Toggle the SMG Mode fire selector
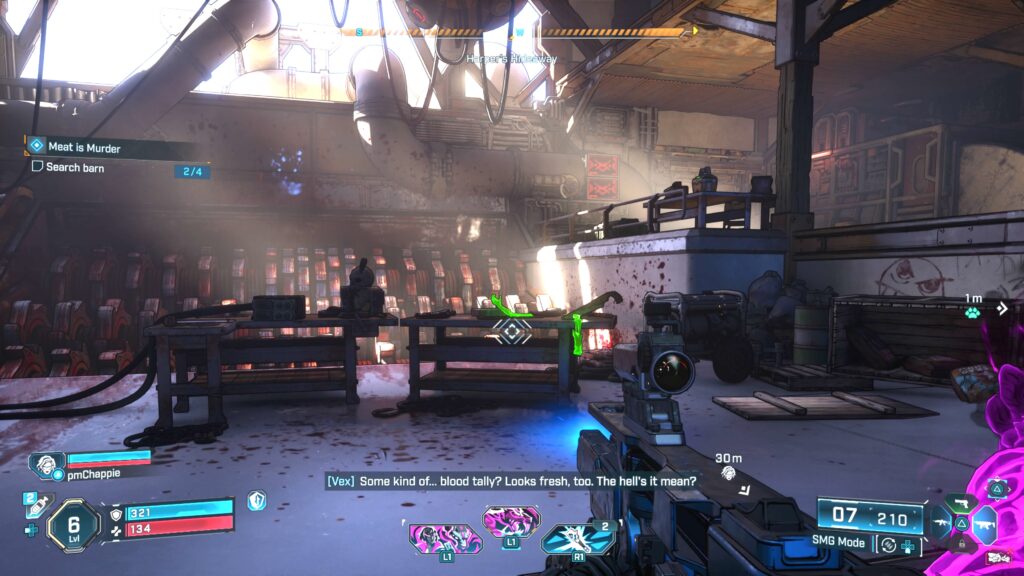The width and height of the screenshot is (1024, 576). click(x=886, y=544)
